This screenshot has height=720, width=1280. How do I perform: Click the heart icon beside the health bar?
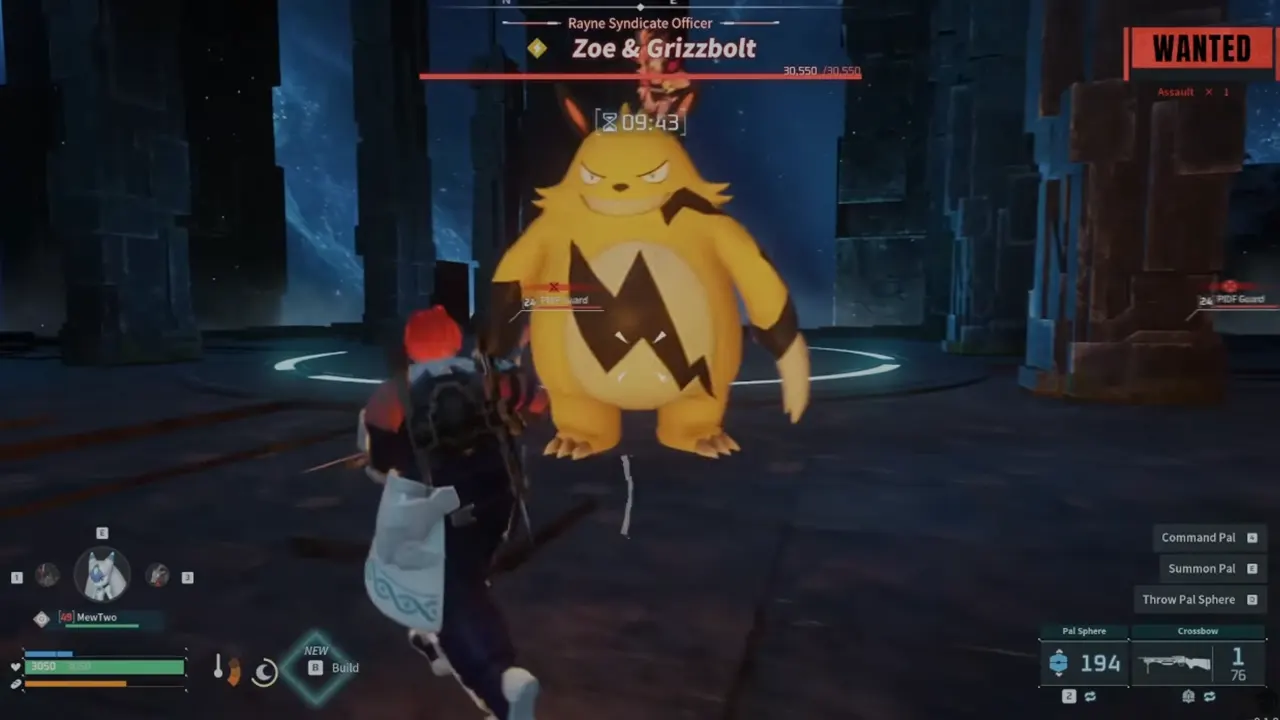[14, 665]
